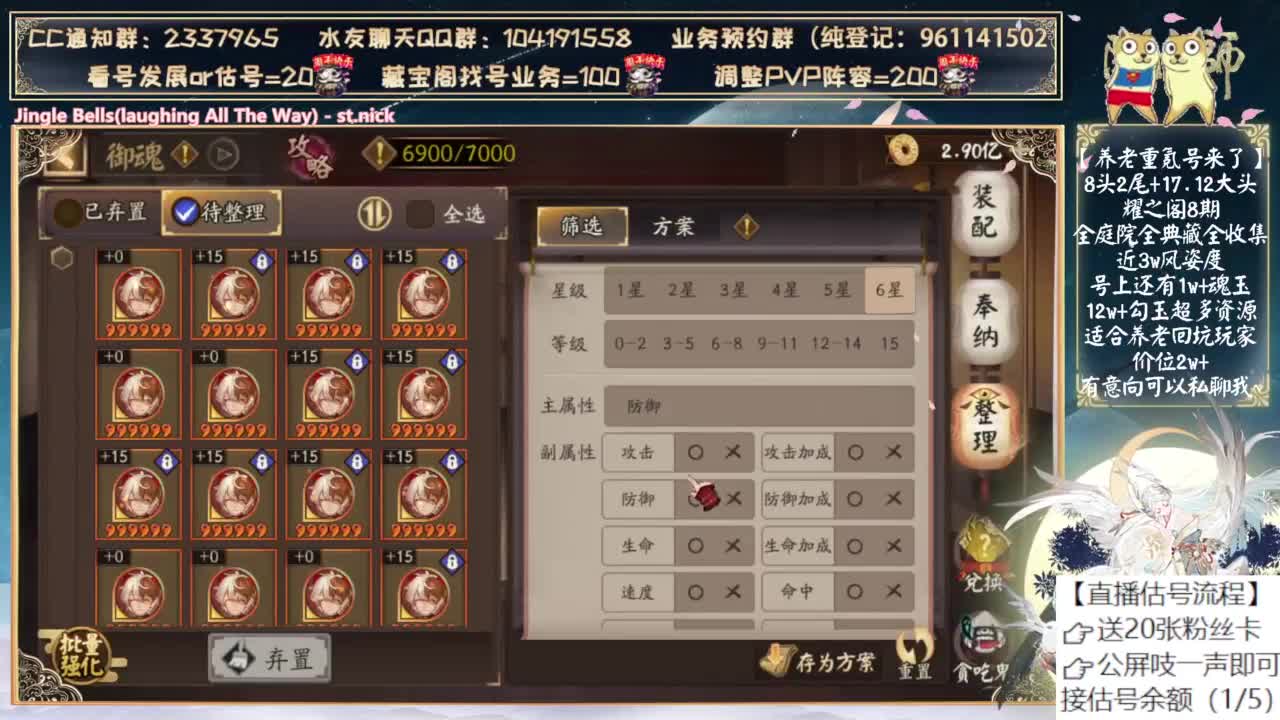Screen dimensions: 1280x720
Task: Toggle the circle include option beside 攻击
Action: point(696,452)
